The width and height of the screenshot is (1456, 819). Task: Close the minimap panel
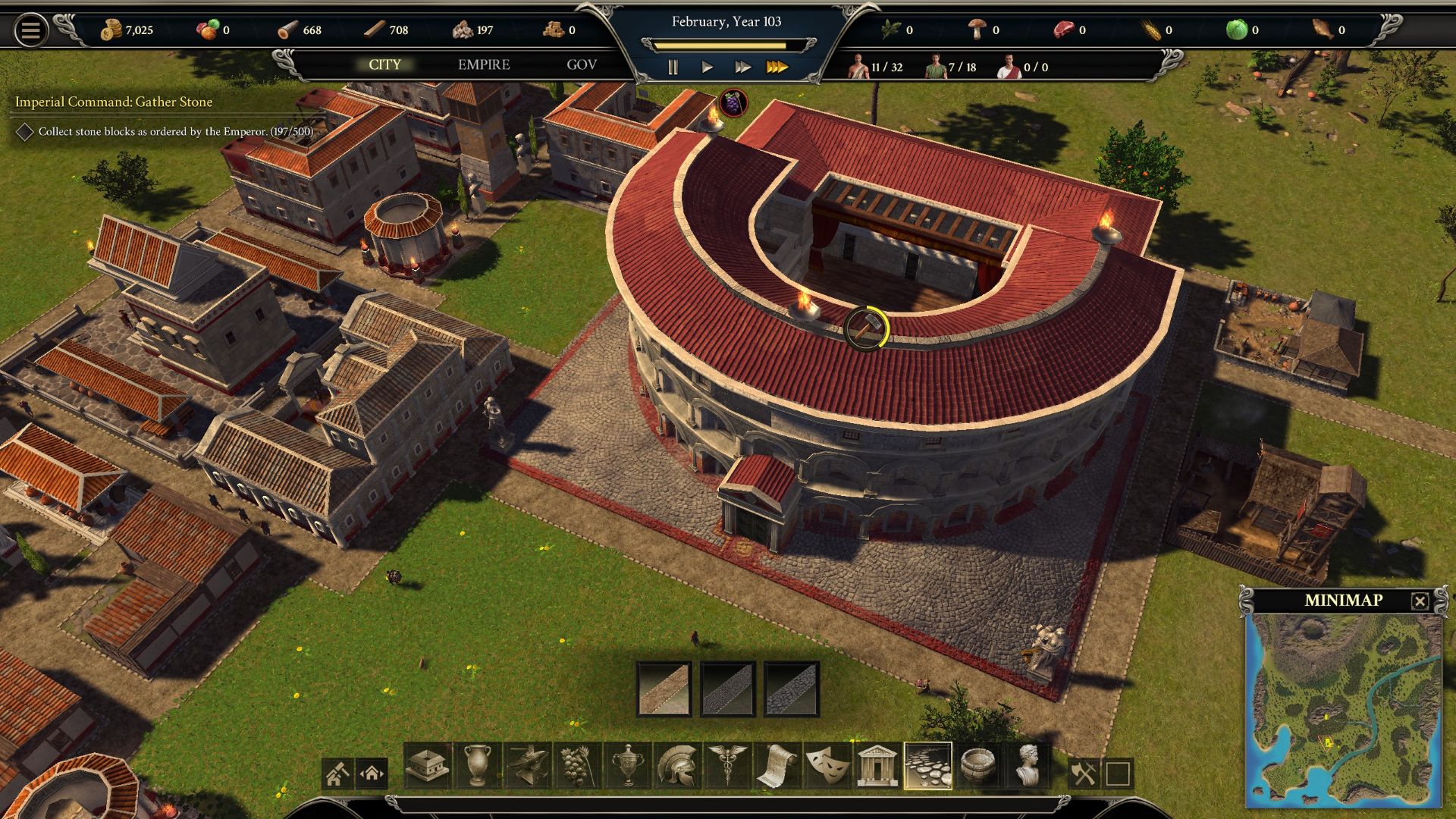(x=1420, y=601)
